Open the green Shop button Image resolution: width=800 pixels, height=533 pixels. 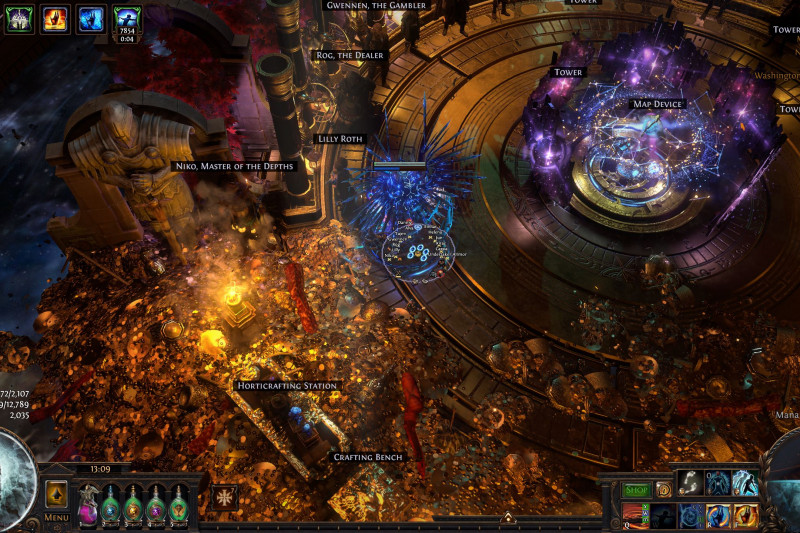tap(636, 490)
